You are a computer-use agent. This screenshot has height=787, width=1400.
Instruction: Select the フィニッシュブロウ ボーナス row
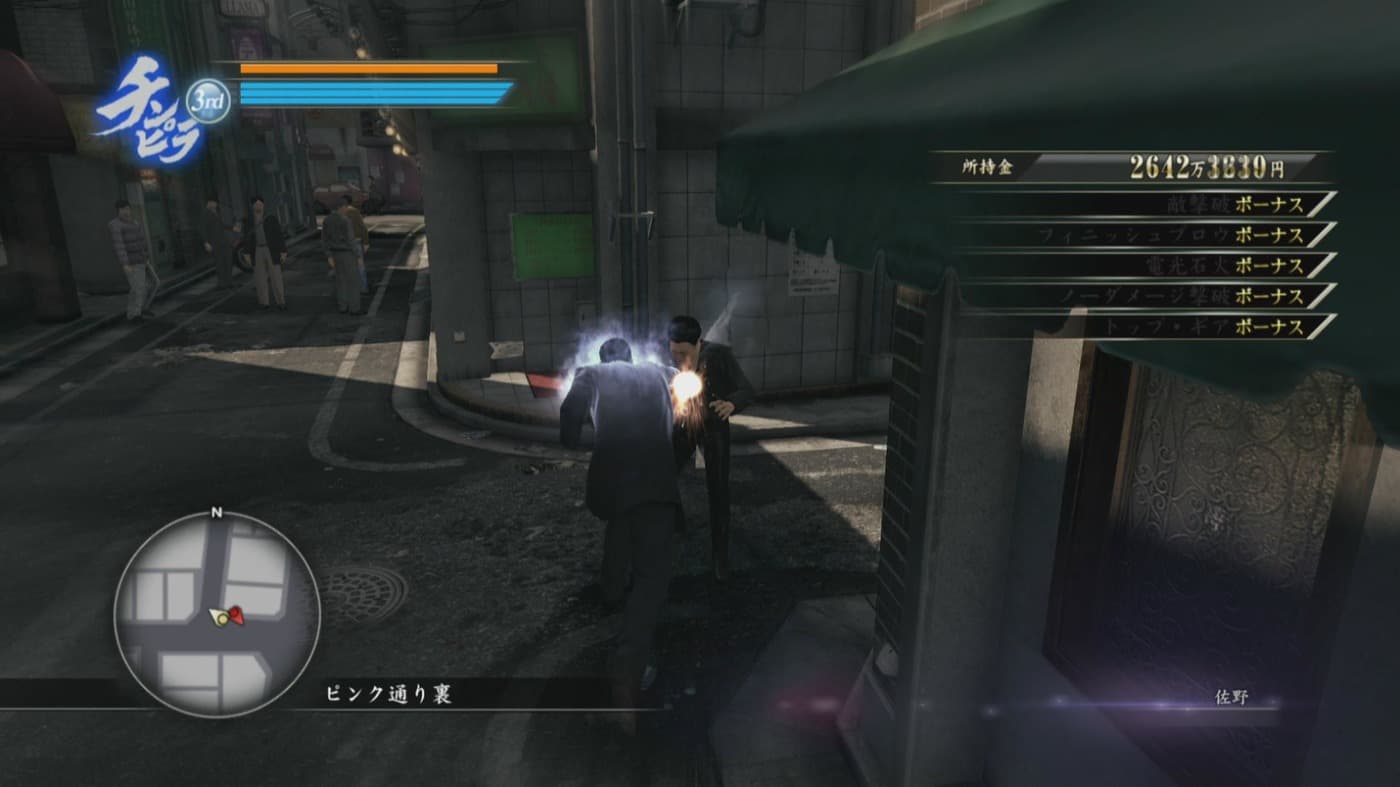tap(1150, 235)
